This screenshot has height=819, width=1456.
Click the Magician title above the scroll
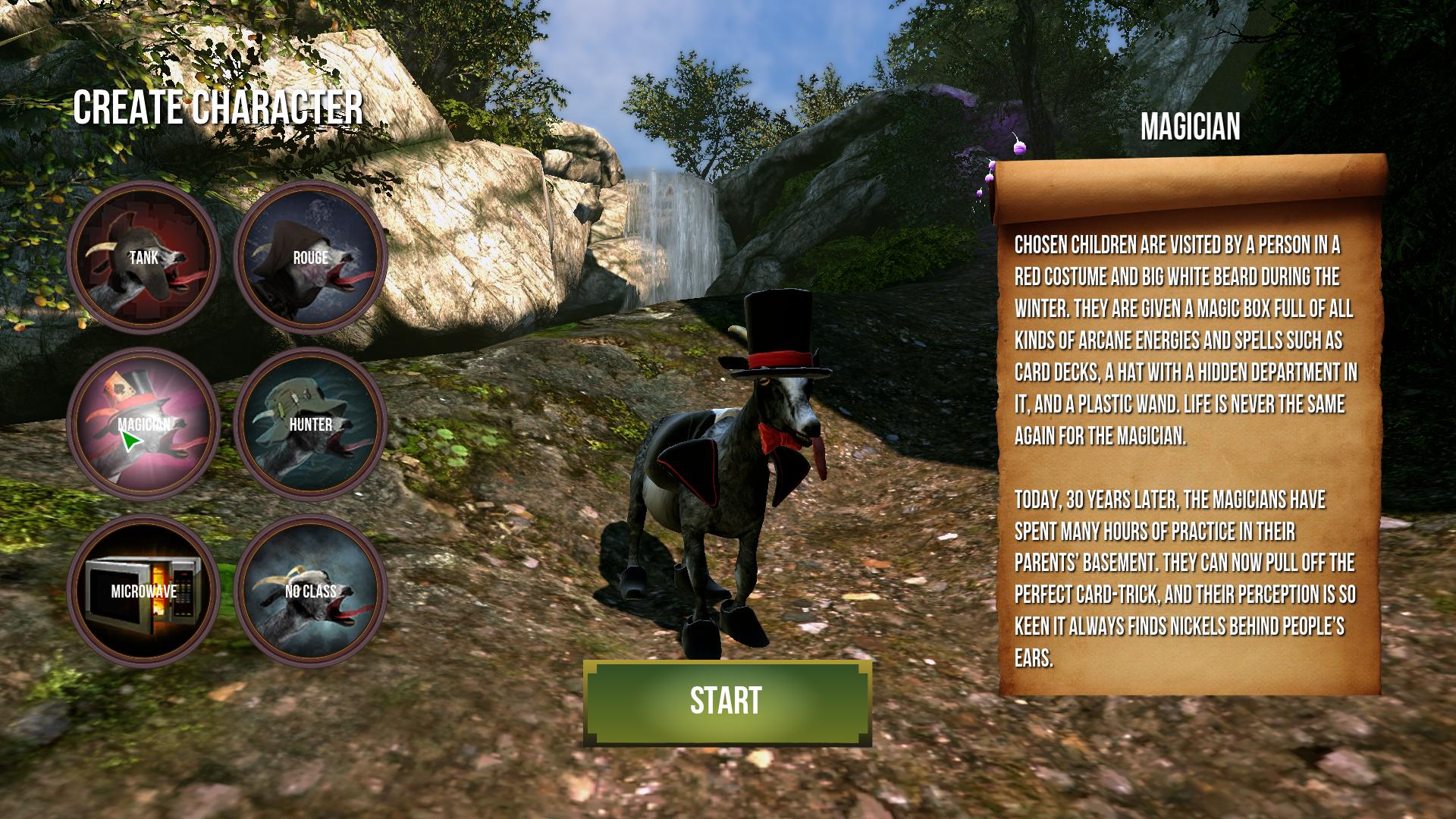1192,127
